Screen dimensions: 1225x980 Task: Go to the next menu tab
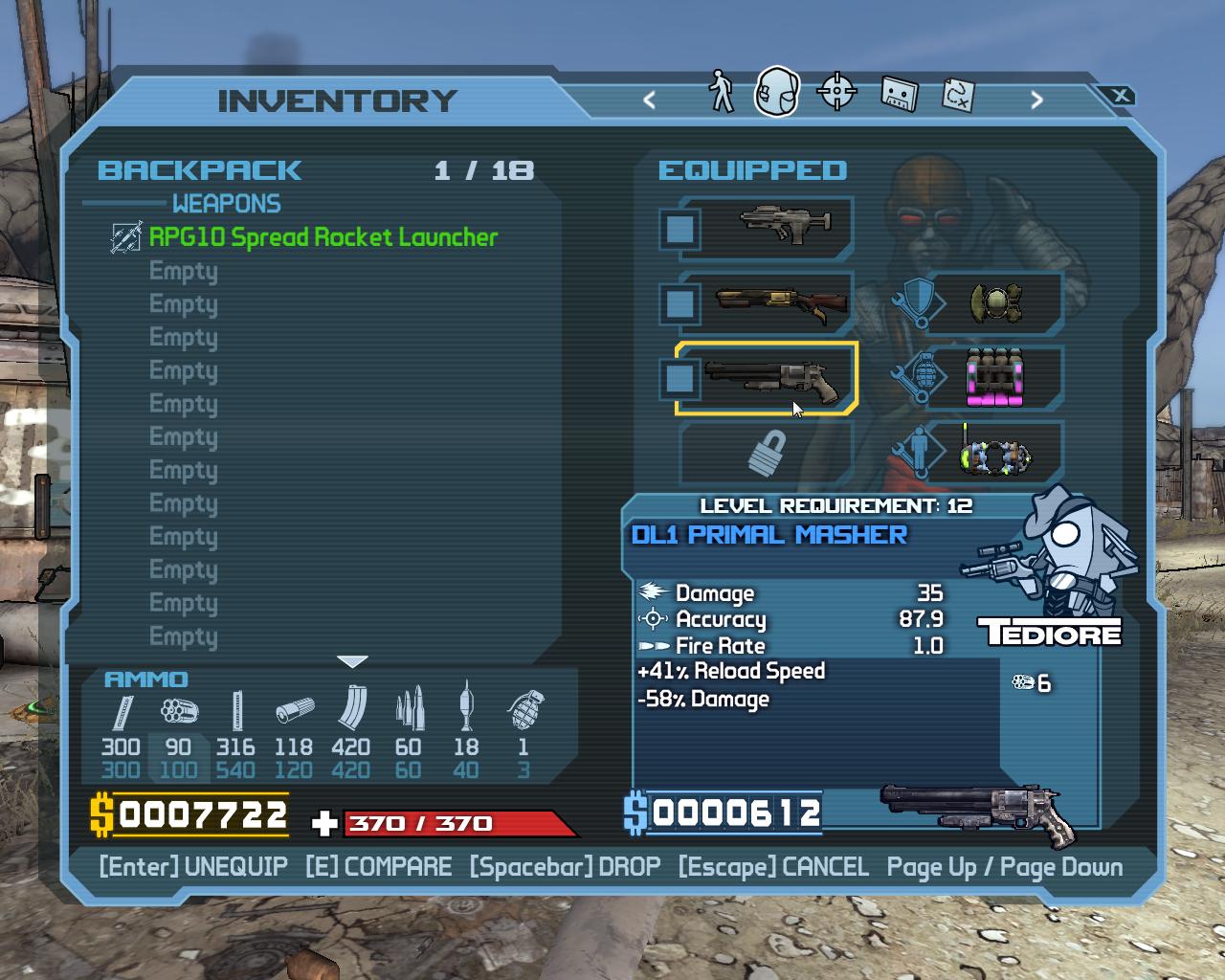click(1036, 100)
